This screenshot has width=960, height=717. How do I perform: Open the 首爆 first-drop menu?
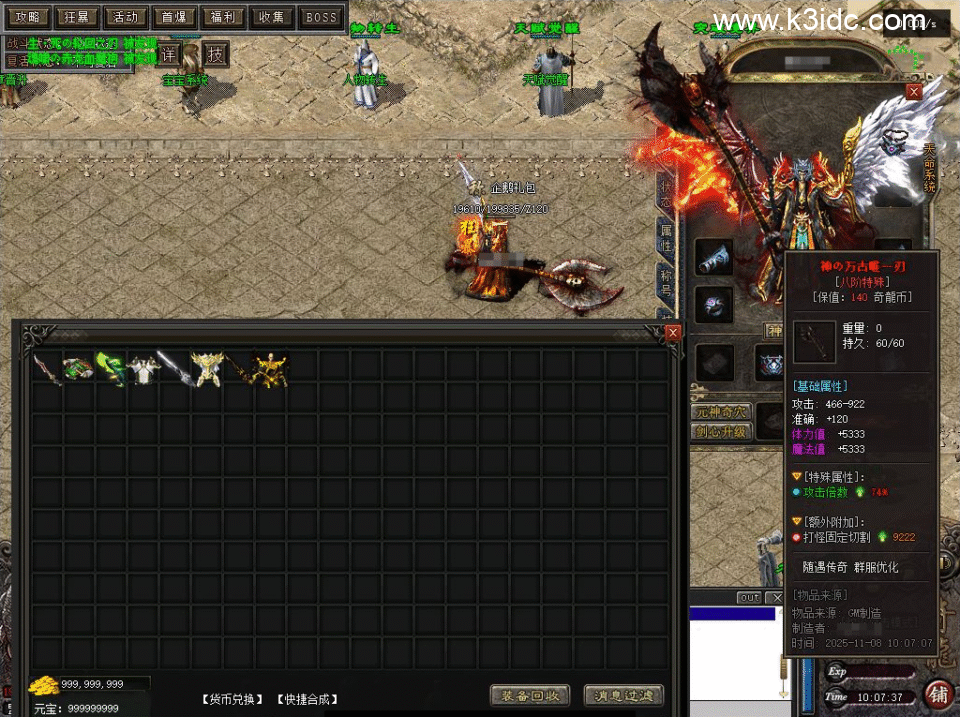point(174,17)
